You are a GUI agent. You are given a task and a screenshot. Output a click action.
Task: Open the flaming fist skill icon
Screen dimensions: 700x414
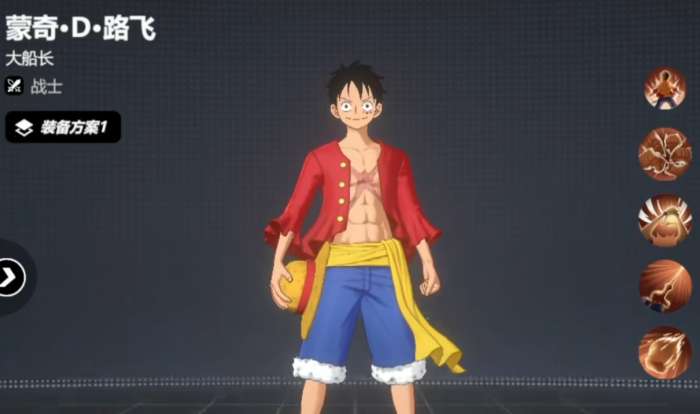(x=664, y=352)
